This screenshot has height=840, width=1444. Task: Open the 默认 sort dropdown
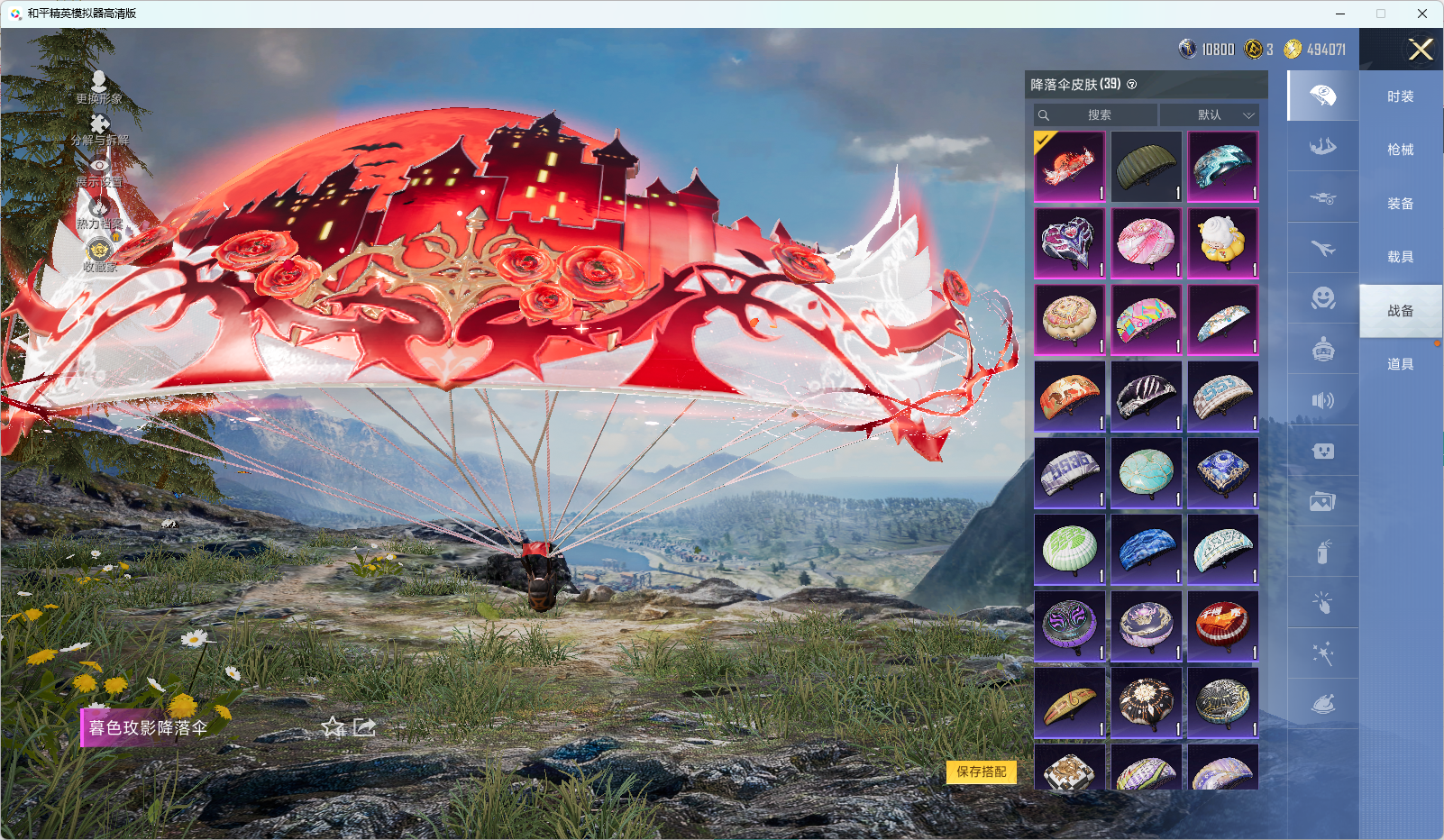(1210, 115)
